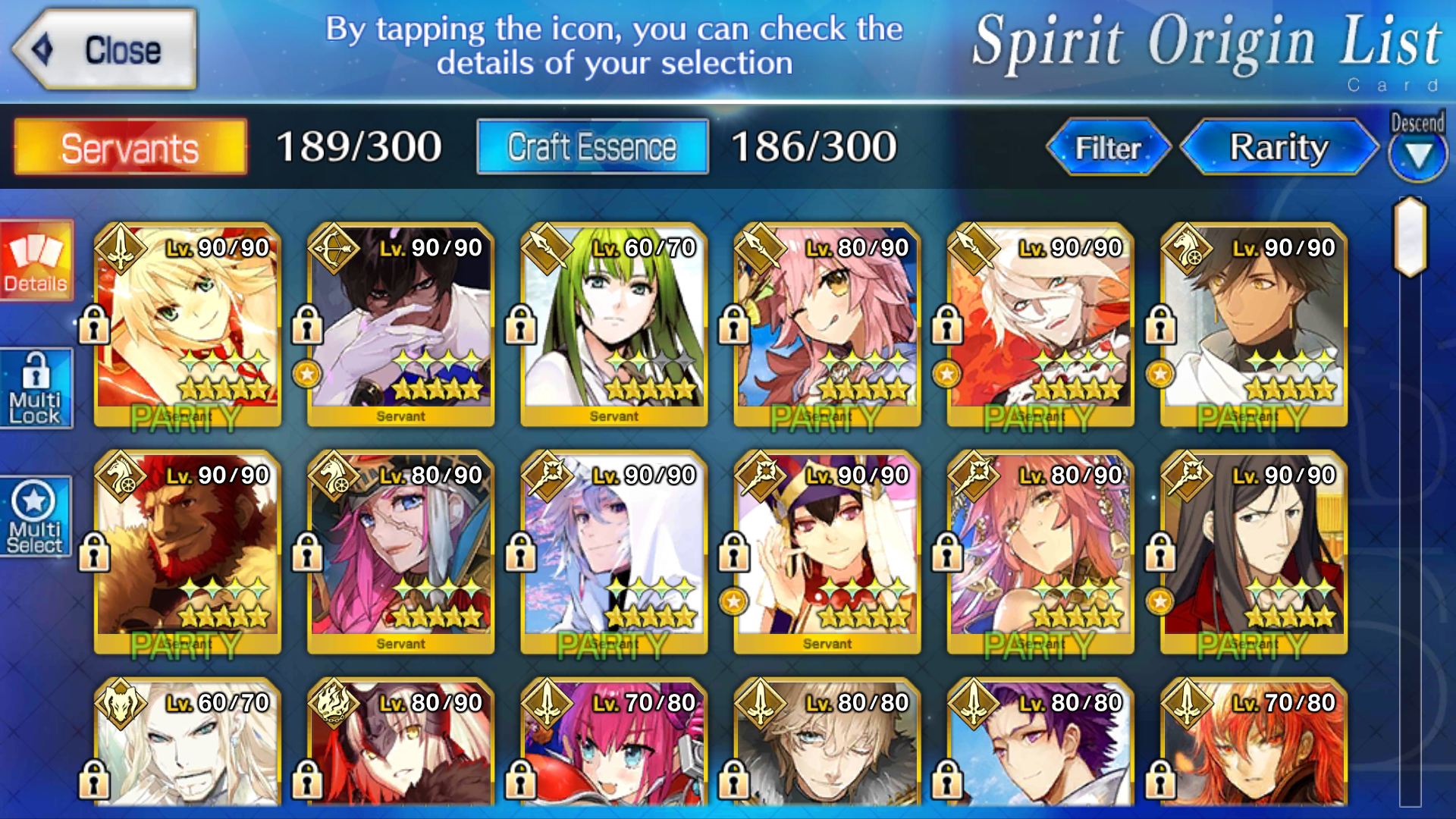Click the servant list scrollbar handle
The image size is (1456, 819).
point(1410,237)
